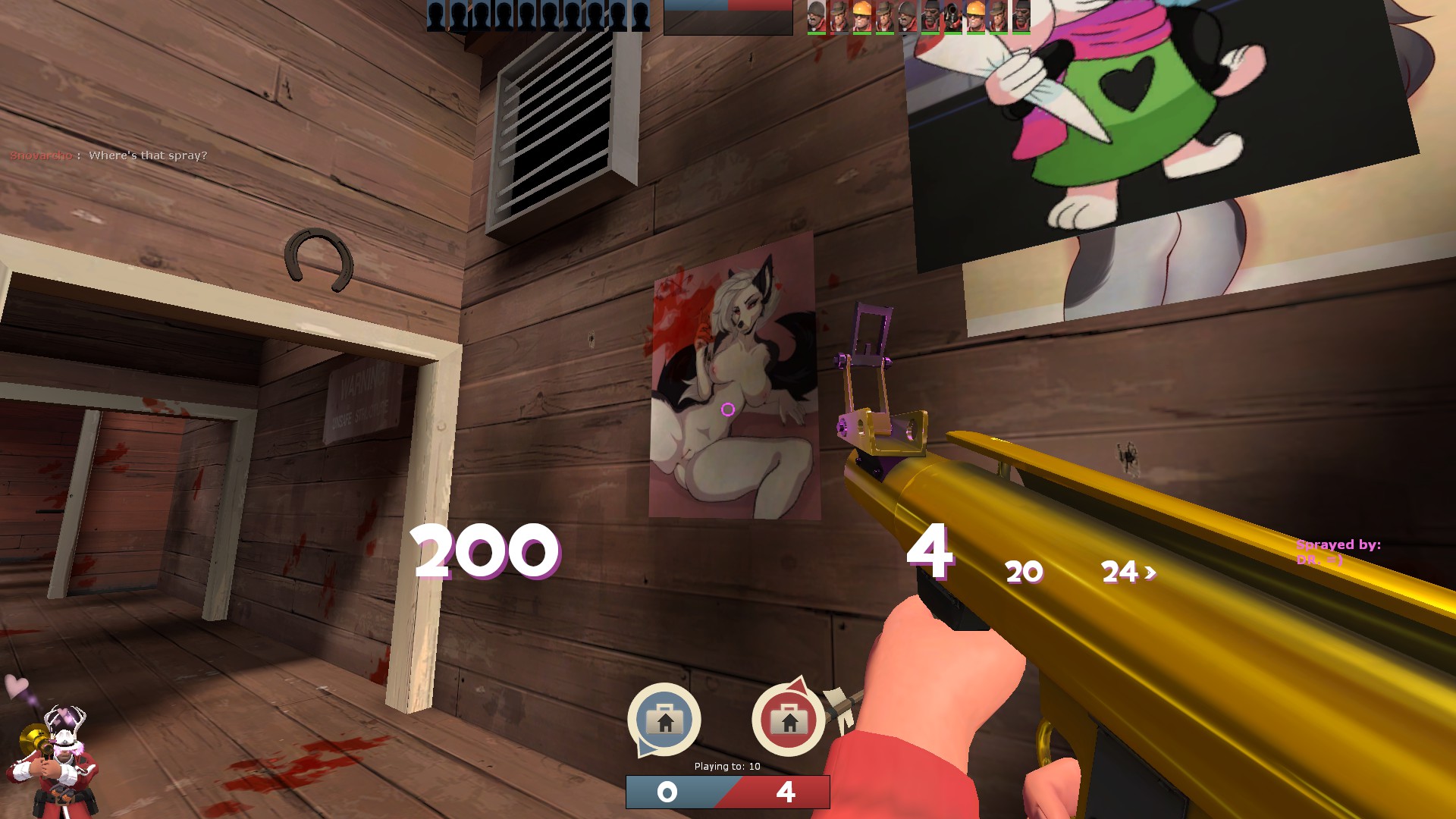1456x819 pixels.
Task: Click the blue intelligence briefcase icon
Action: click(664, 719)
